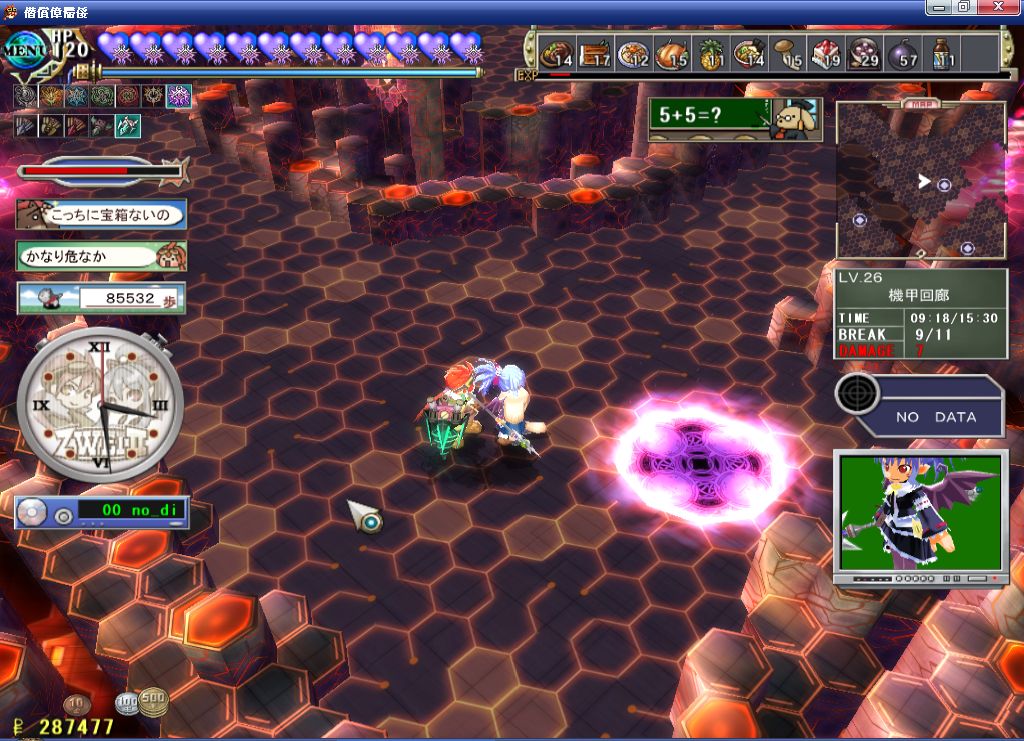This screenshot has width=1024, height=741.
Task: Choose the orange flame magic emblem
Action: pos(50,96)
